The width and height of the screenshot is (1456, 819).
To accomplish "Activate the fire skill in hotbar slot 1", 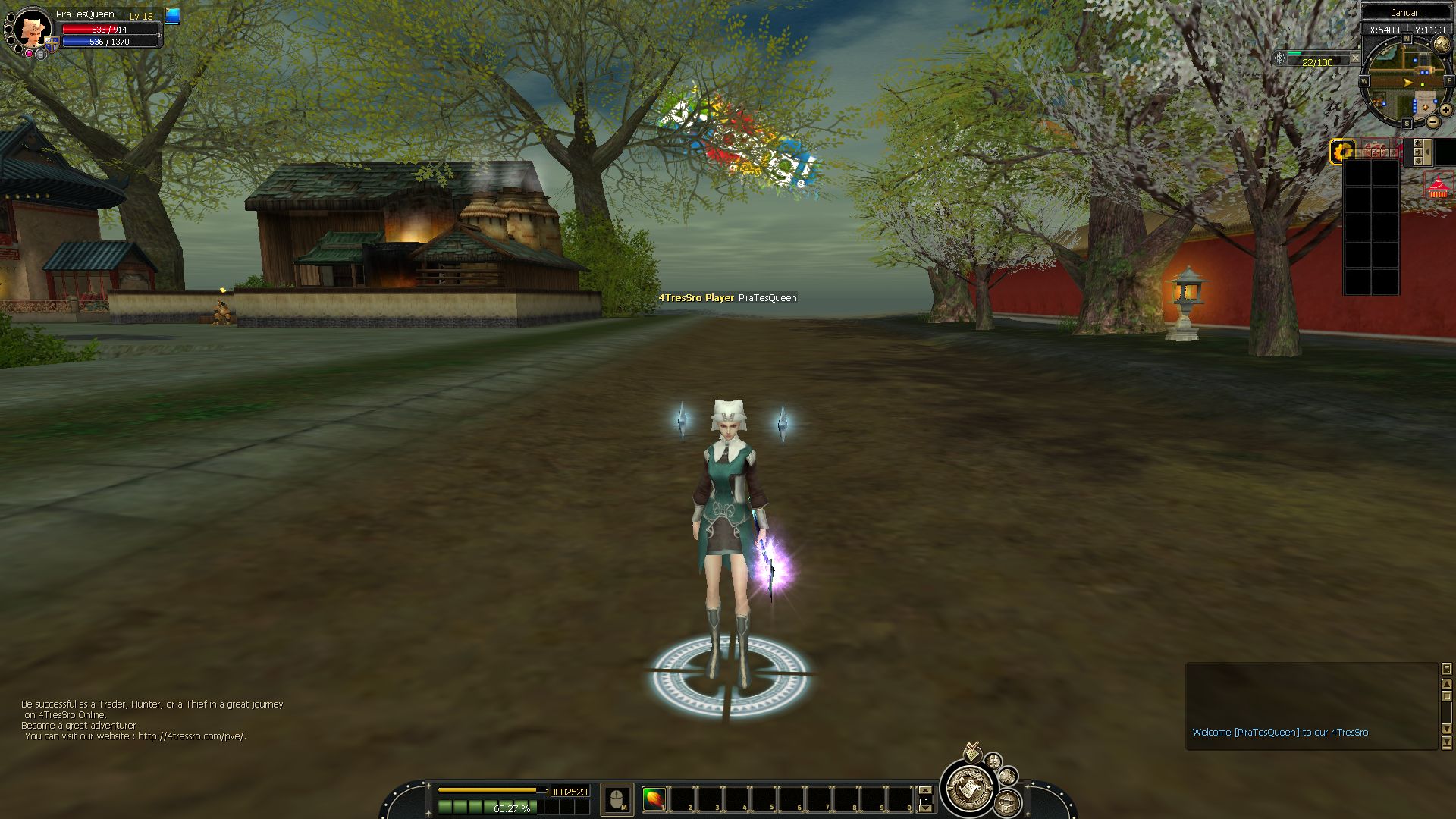I will [654, 799].
